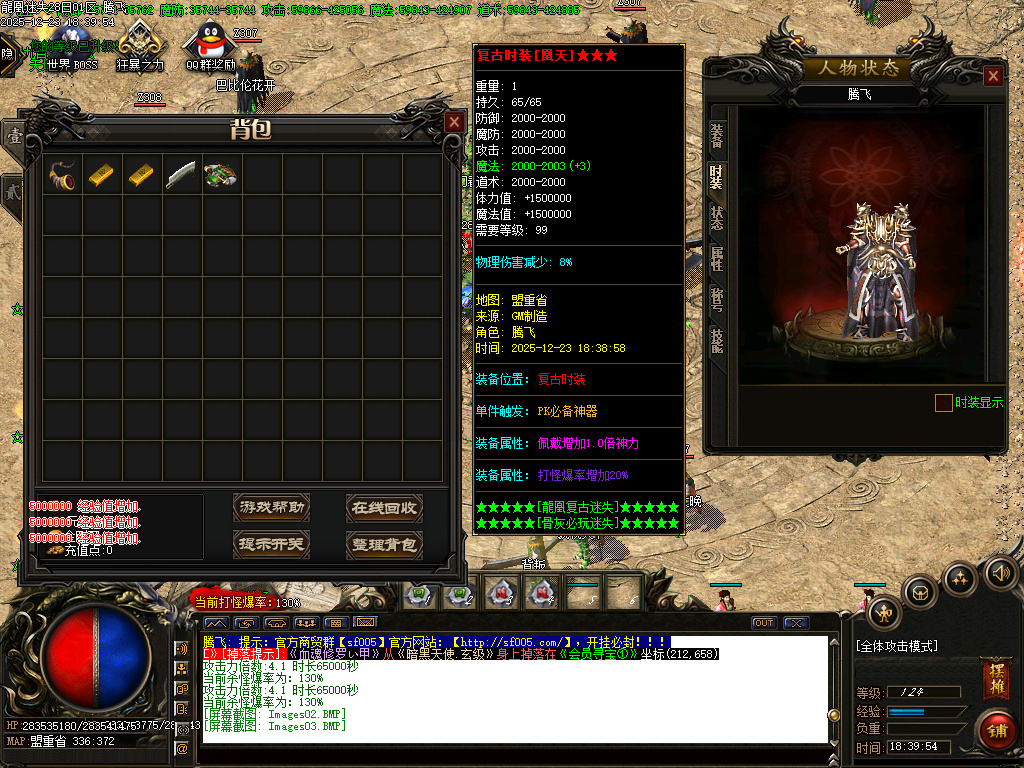This screenshot has height=768, width=1024.
Task: Toggle the 时装显示 fashion display checkbox
Action: (943, 403)
